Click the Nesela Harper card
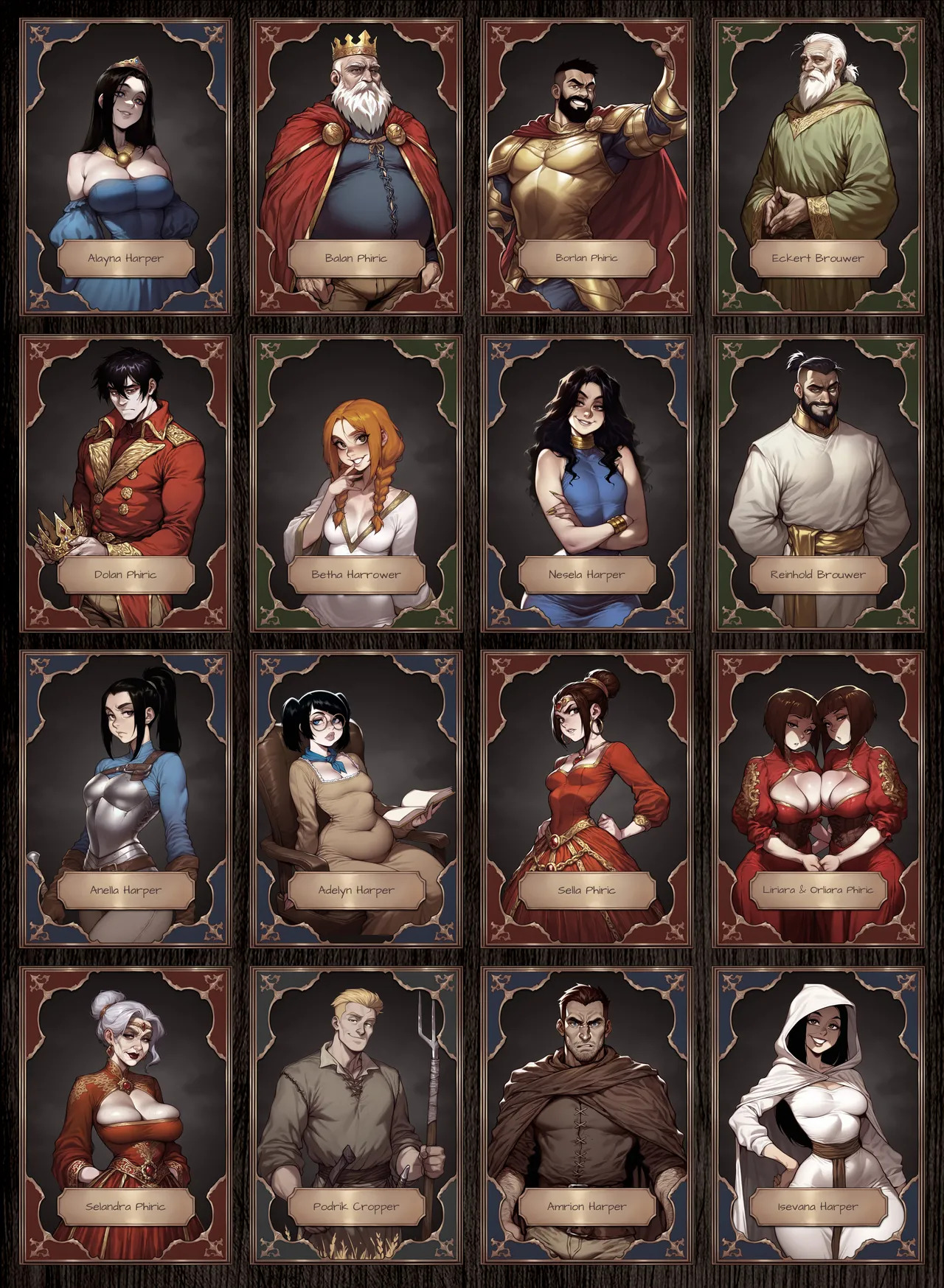The width and height of the screenshot is (944, 1288). click(587, 484)
